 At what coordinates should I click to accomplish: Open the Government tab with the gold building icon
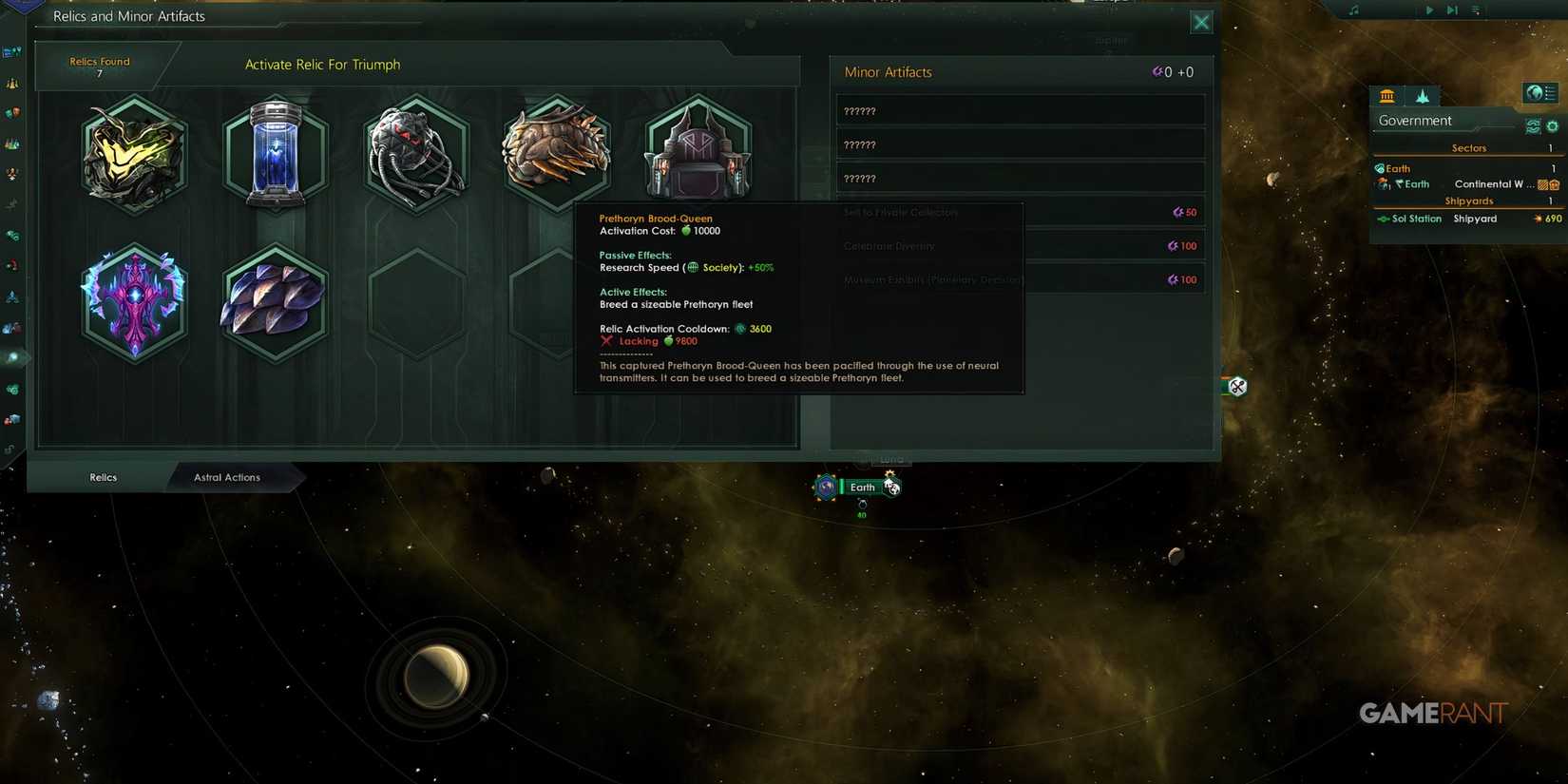1386,95
